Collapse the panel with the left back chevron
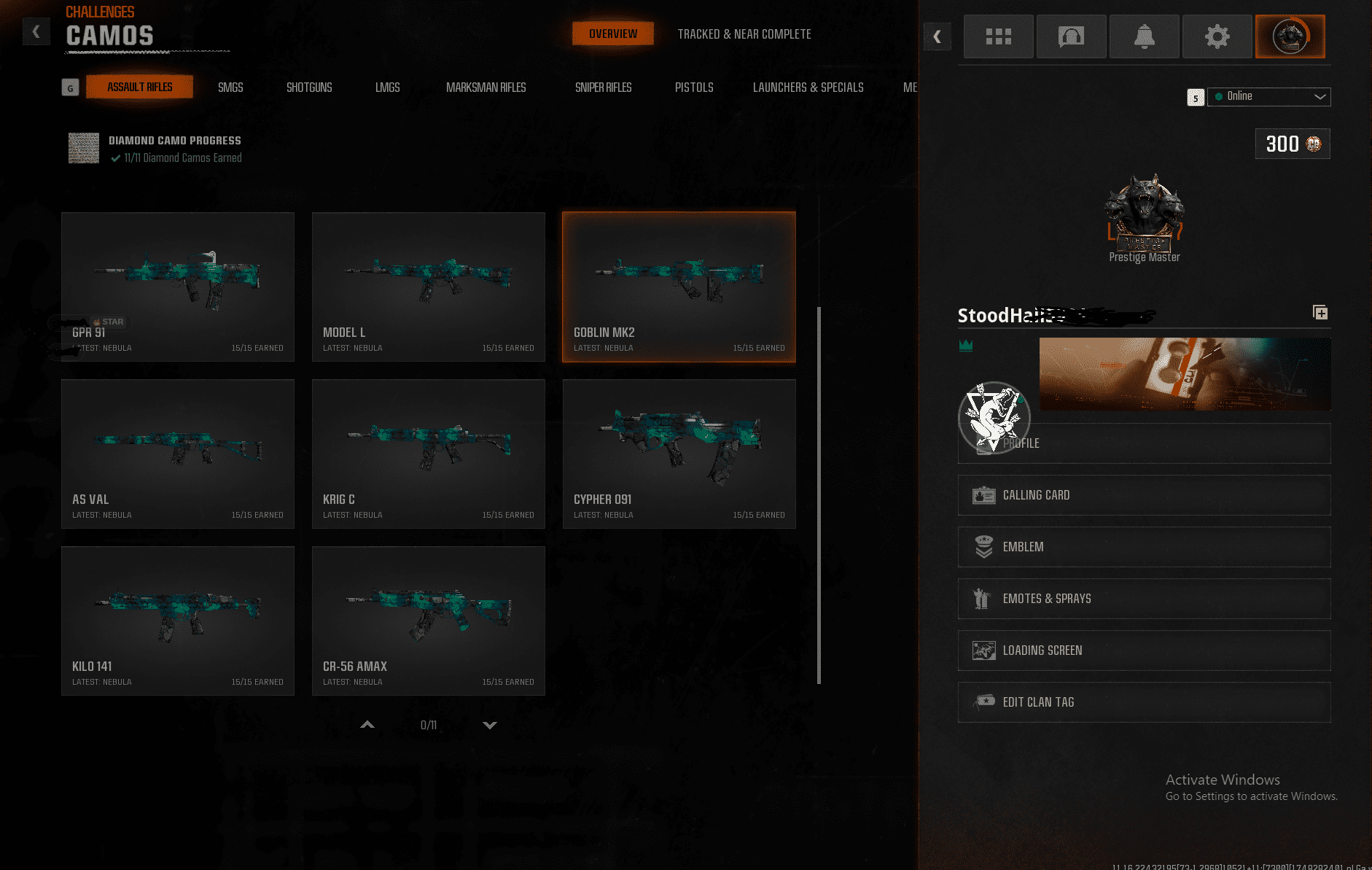 [x=938, y=36]
